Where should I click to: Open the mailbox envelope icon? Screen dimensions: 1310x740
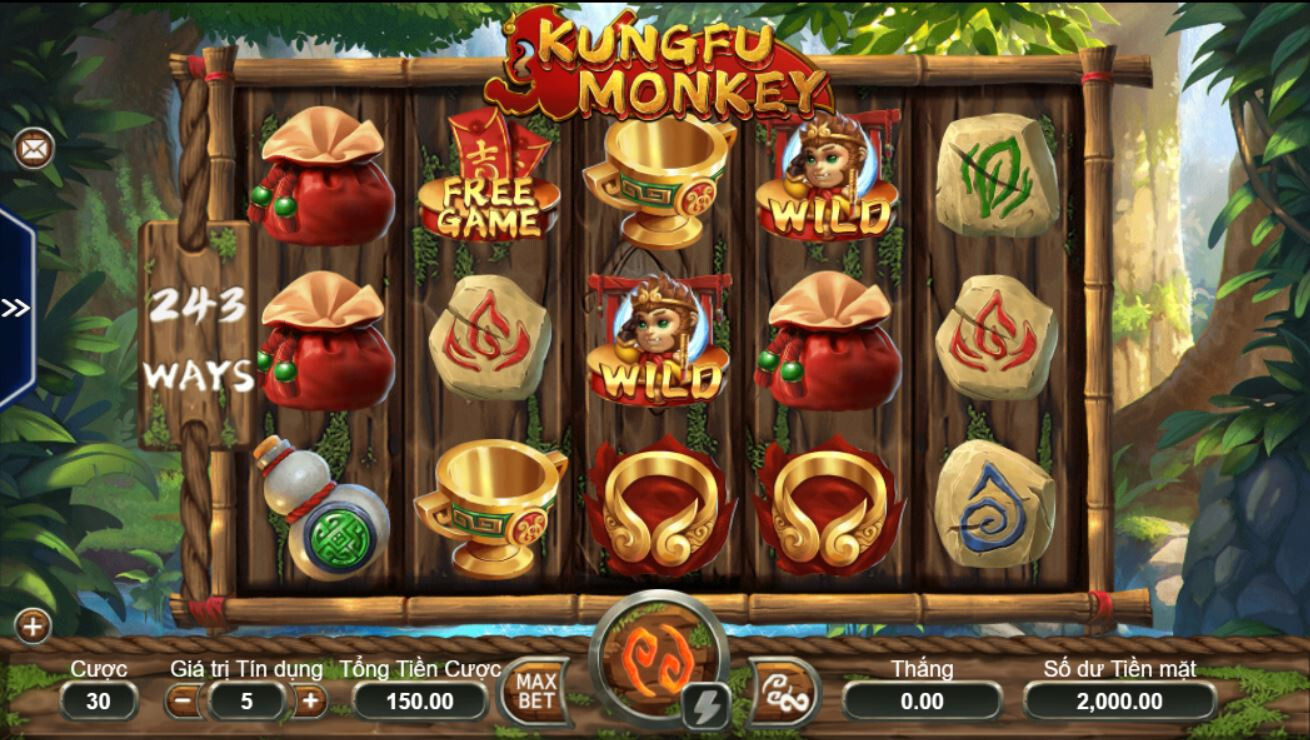click(x=33, y=149)
